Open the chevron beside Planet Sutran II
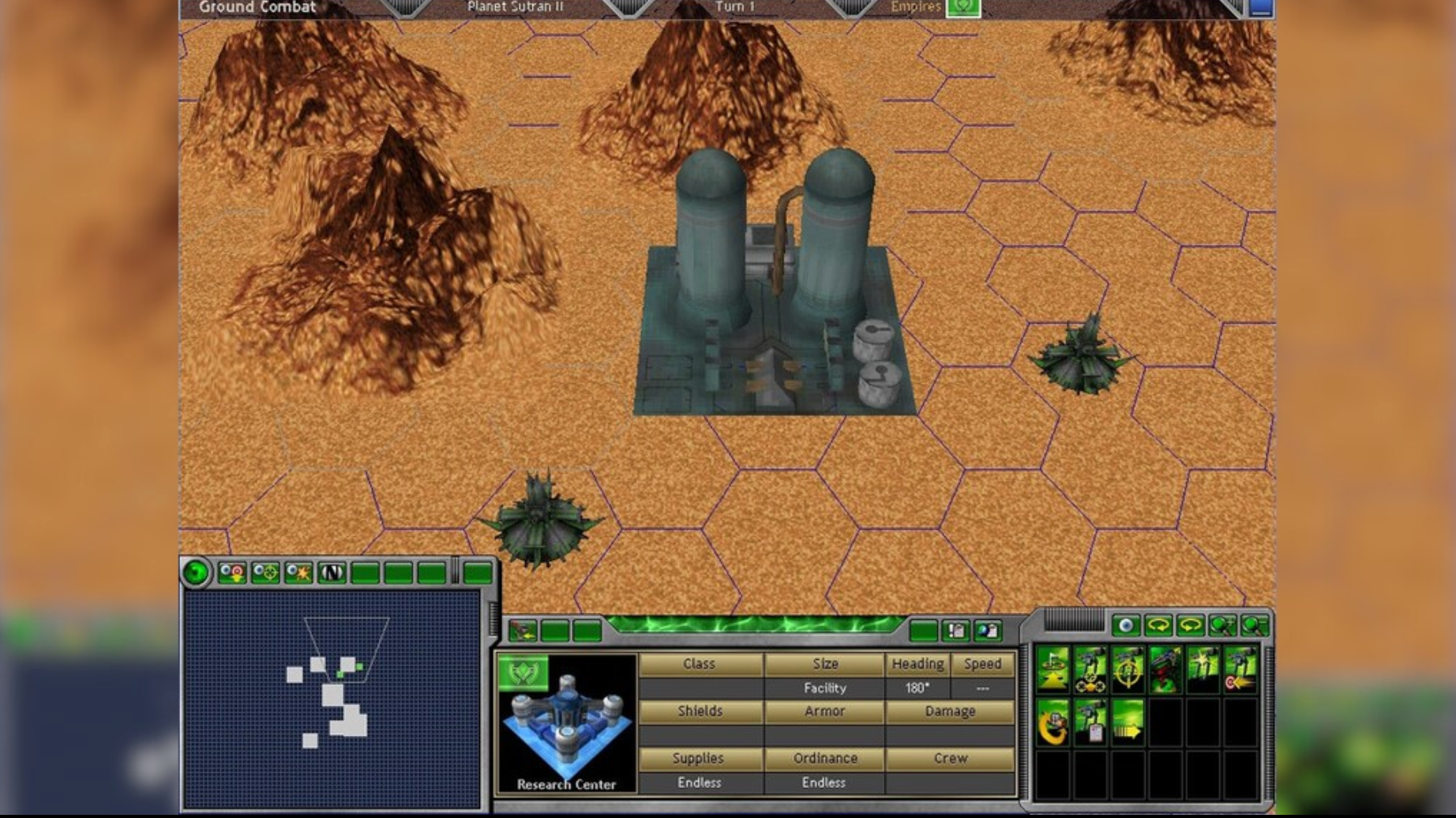The width and height of the screenshot is (1456, 818). coord(628,6)
